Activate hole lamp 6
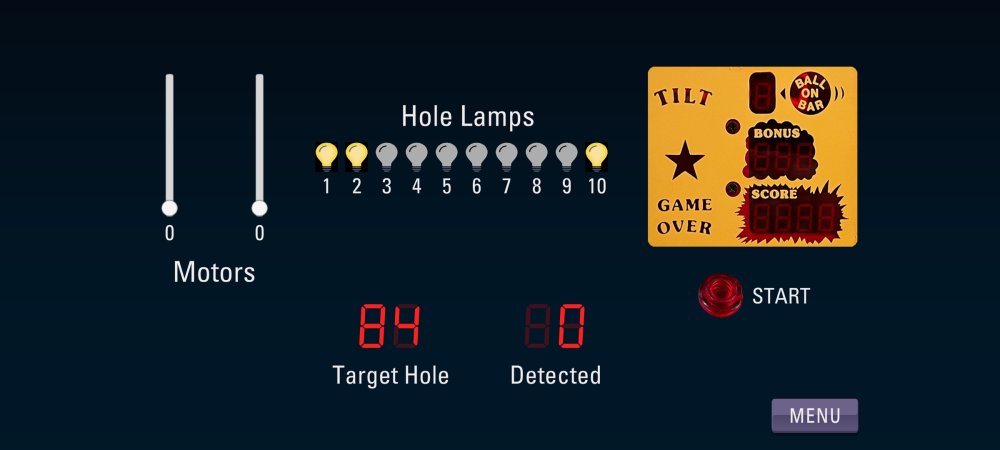 [476, 156]
